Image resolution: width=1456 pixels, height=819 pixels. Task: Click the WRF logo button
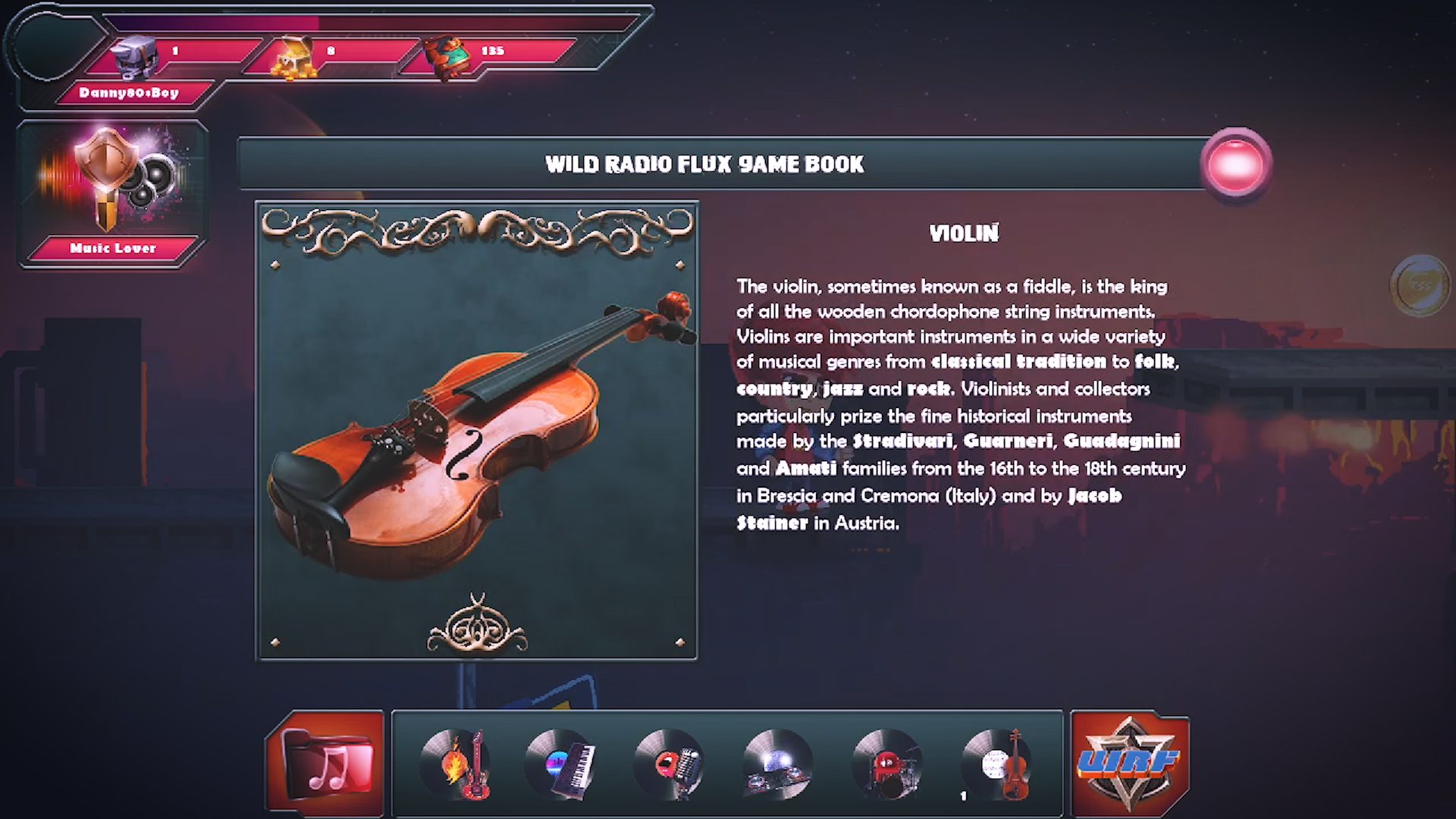(1129, 764)
